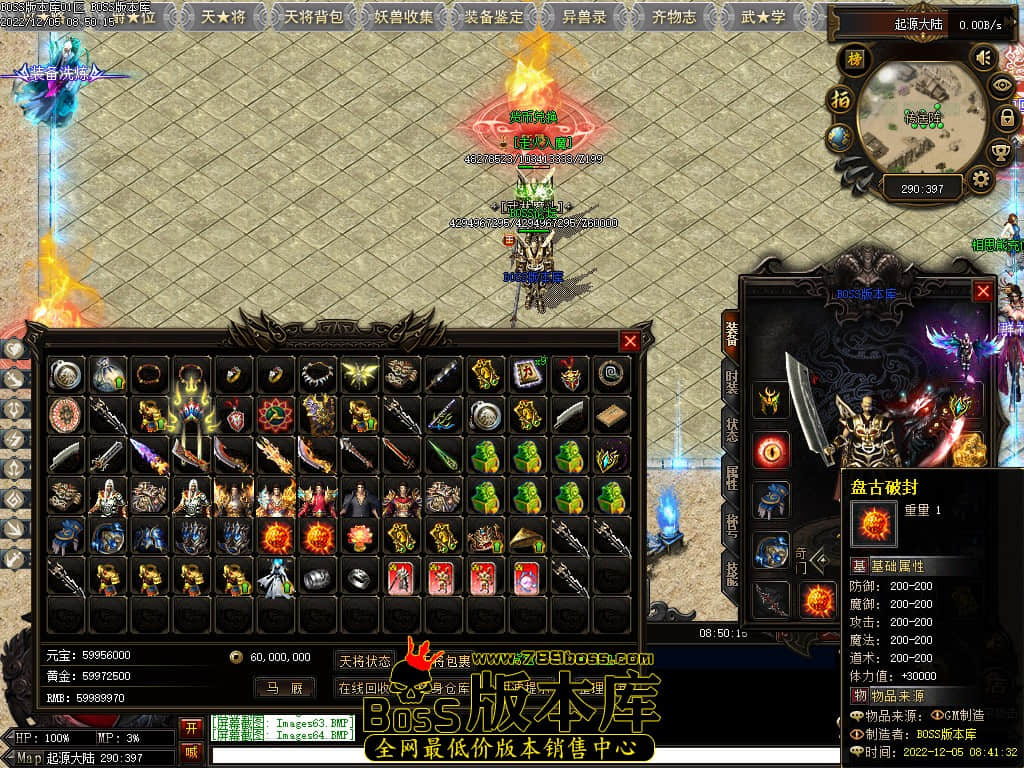The height and width of the screenshot is (768, 1024).
Task: Open the world map globe icon
Action: (x=841, y=138)
